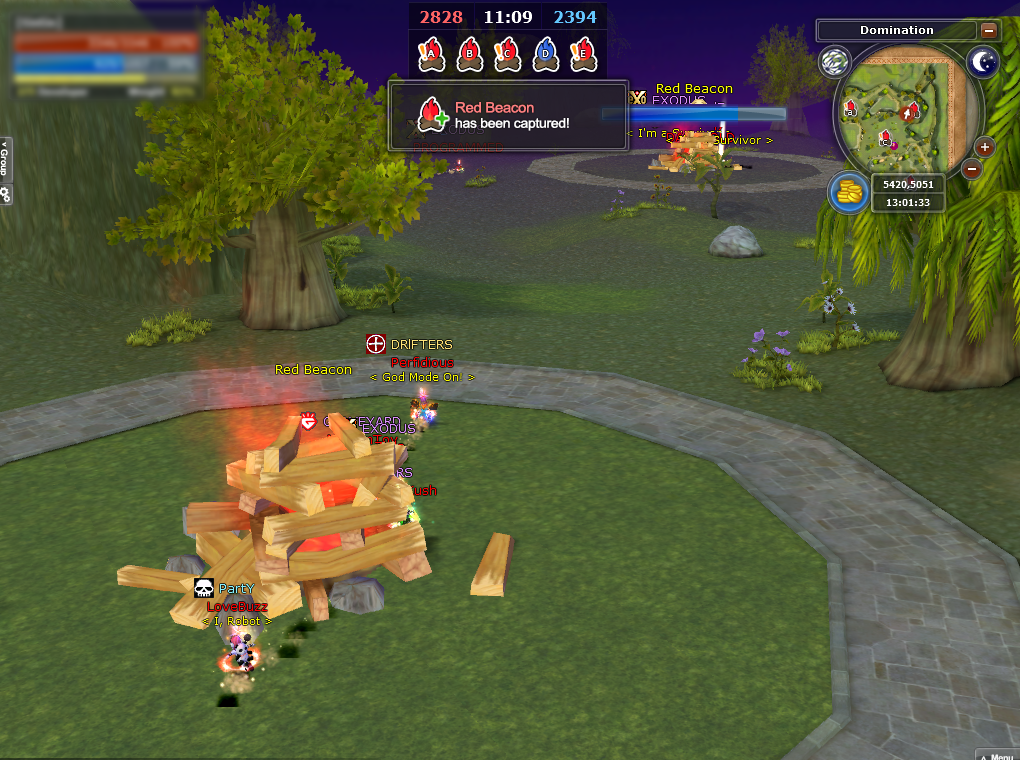
Task: Zoom out on the minimap
Action: tap(971, 169)
